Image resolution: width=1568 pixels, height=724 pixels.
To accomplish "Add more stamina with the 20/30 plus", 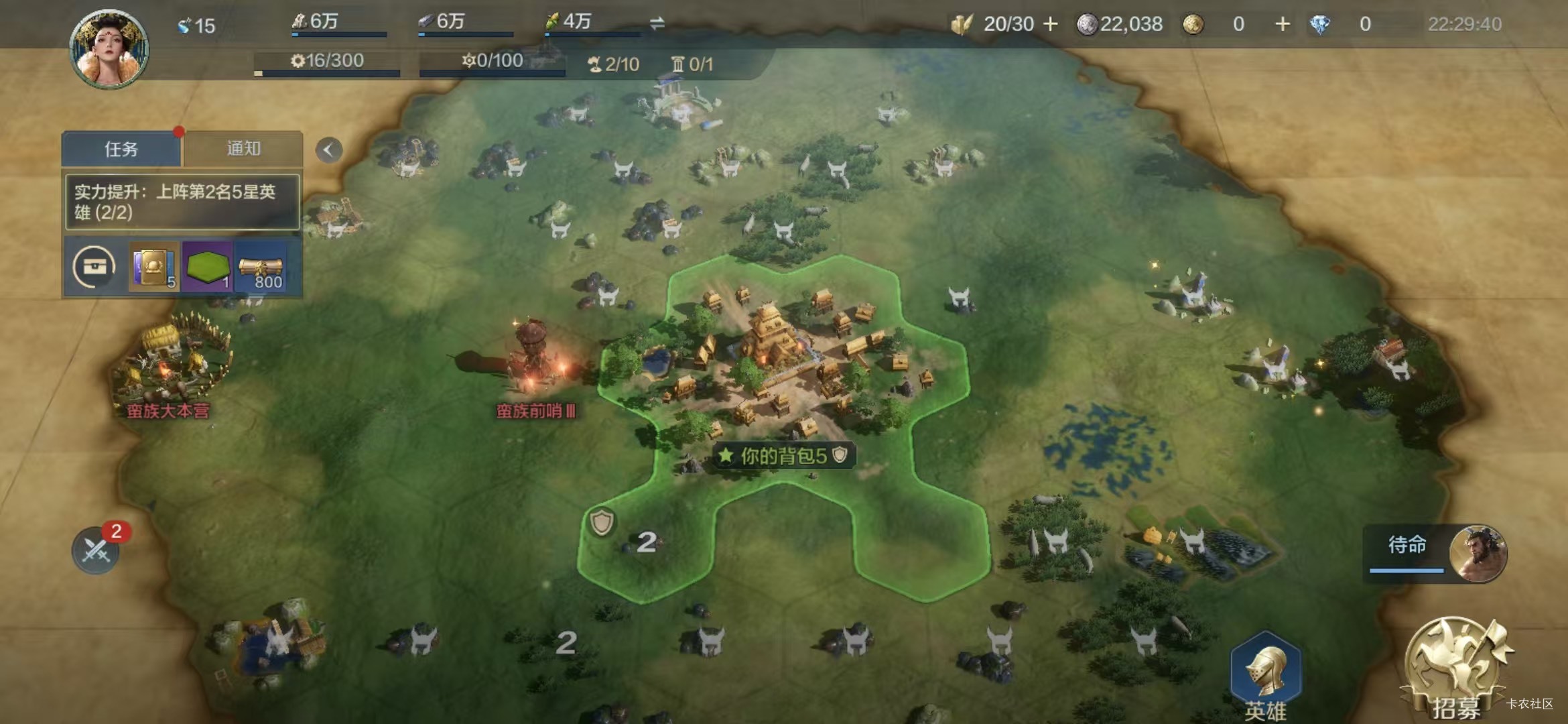I will [1051, 24].
